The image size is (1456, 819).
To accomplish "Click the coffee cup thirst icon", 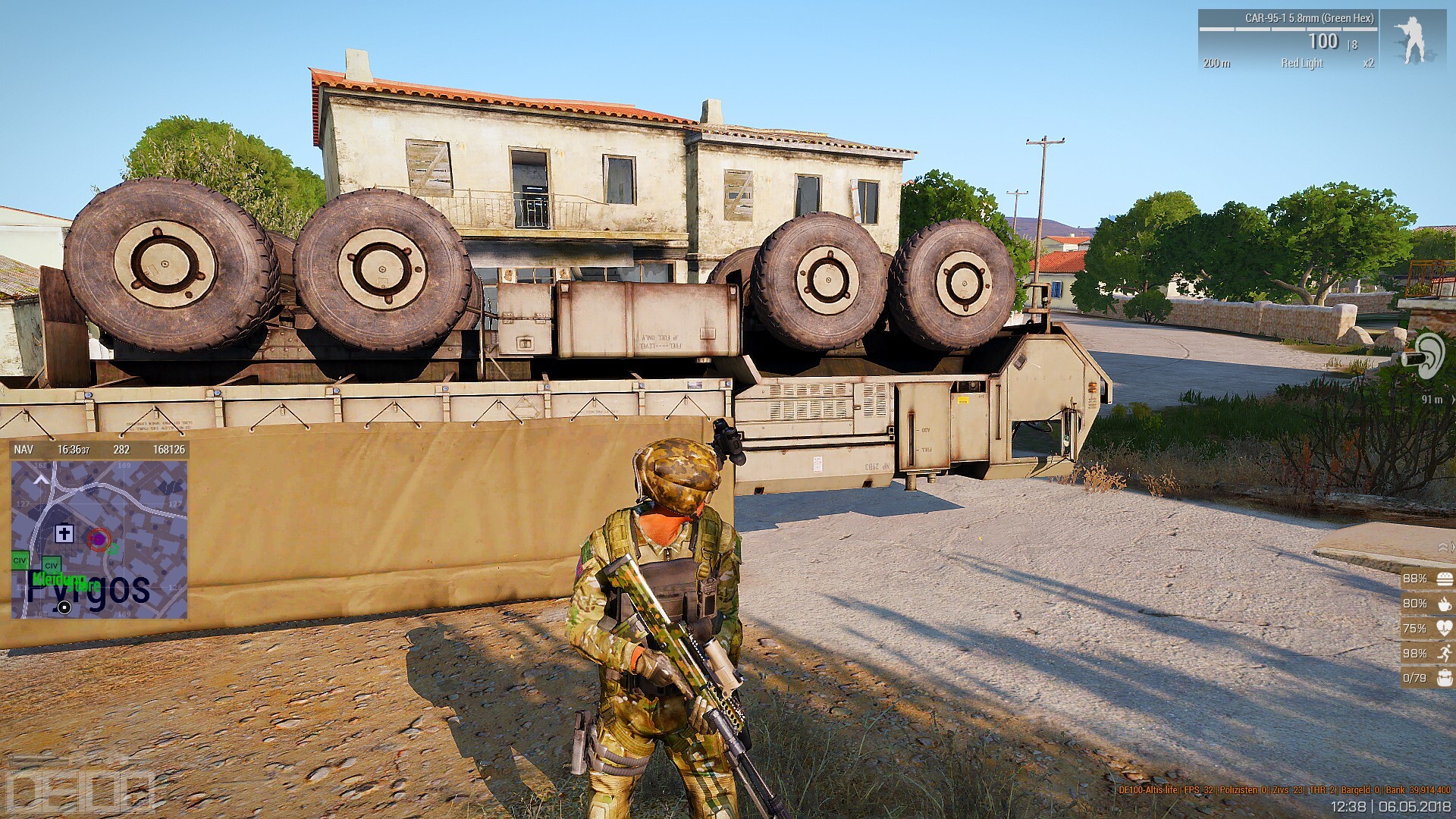I will pos(1443,604).
